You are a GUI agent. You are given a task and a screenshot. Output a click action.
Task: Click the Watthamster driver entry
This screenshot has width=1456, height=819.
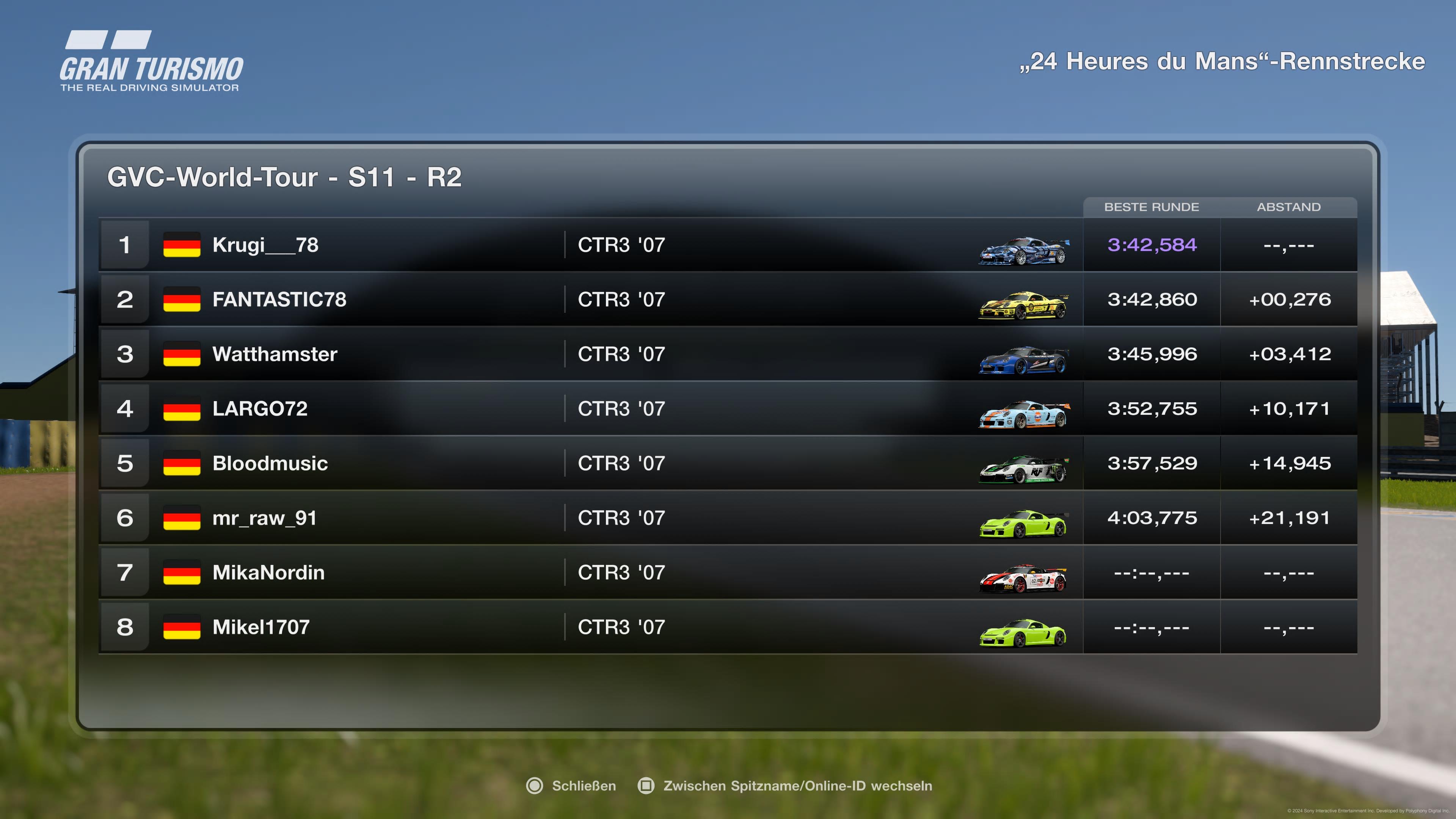pos(275,355)
